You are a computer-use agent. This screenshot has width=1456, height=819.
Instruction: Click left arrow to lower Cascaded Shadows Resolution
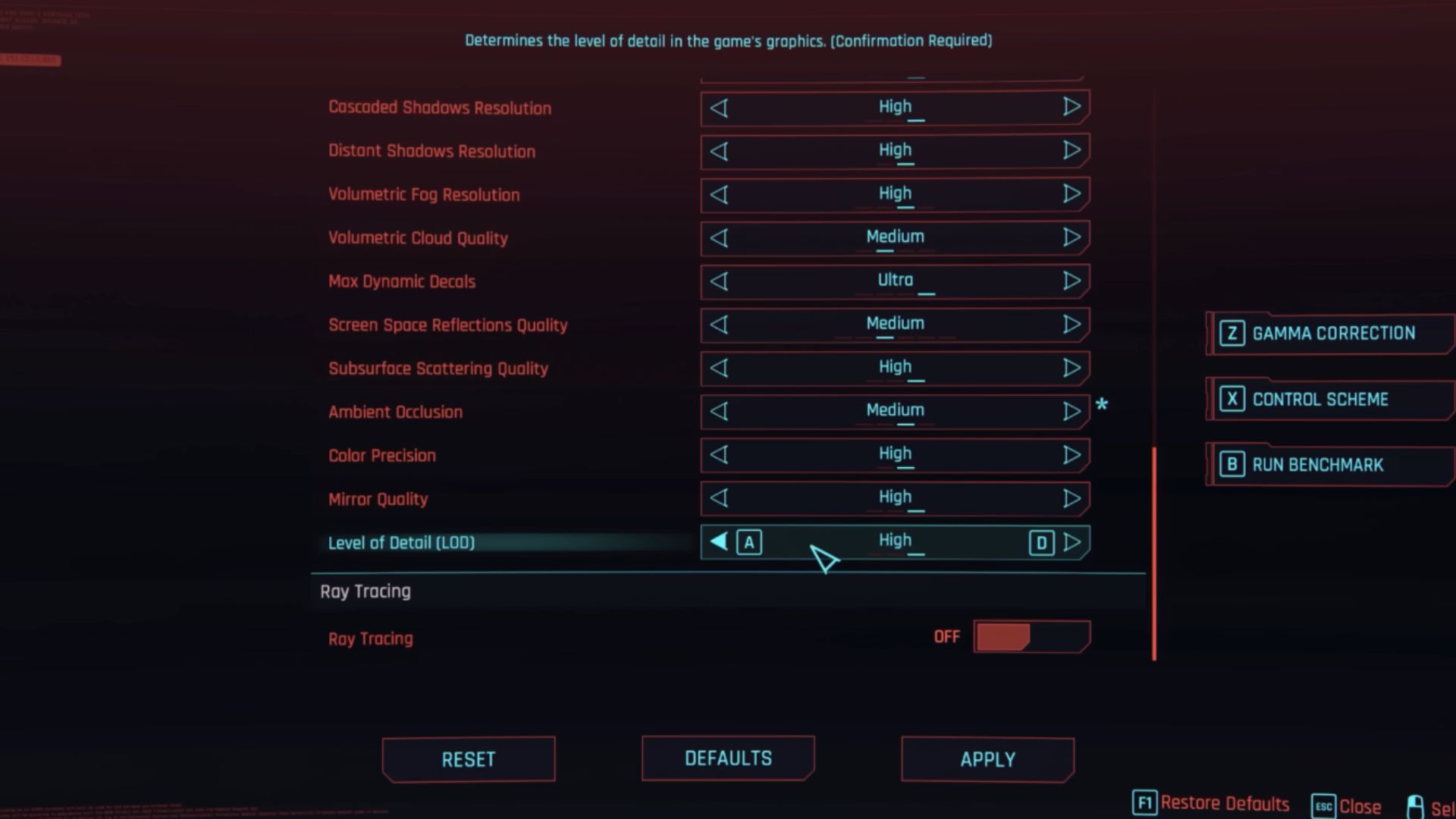[719, 108]
